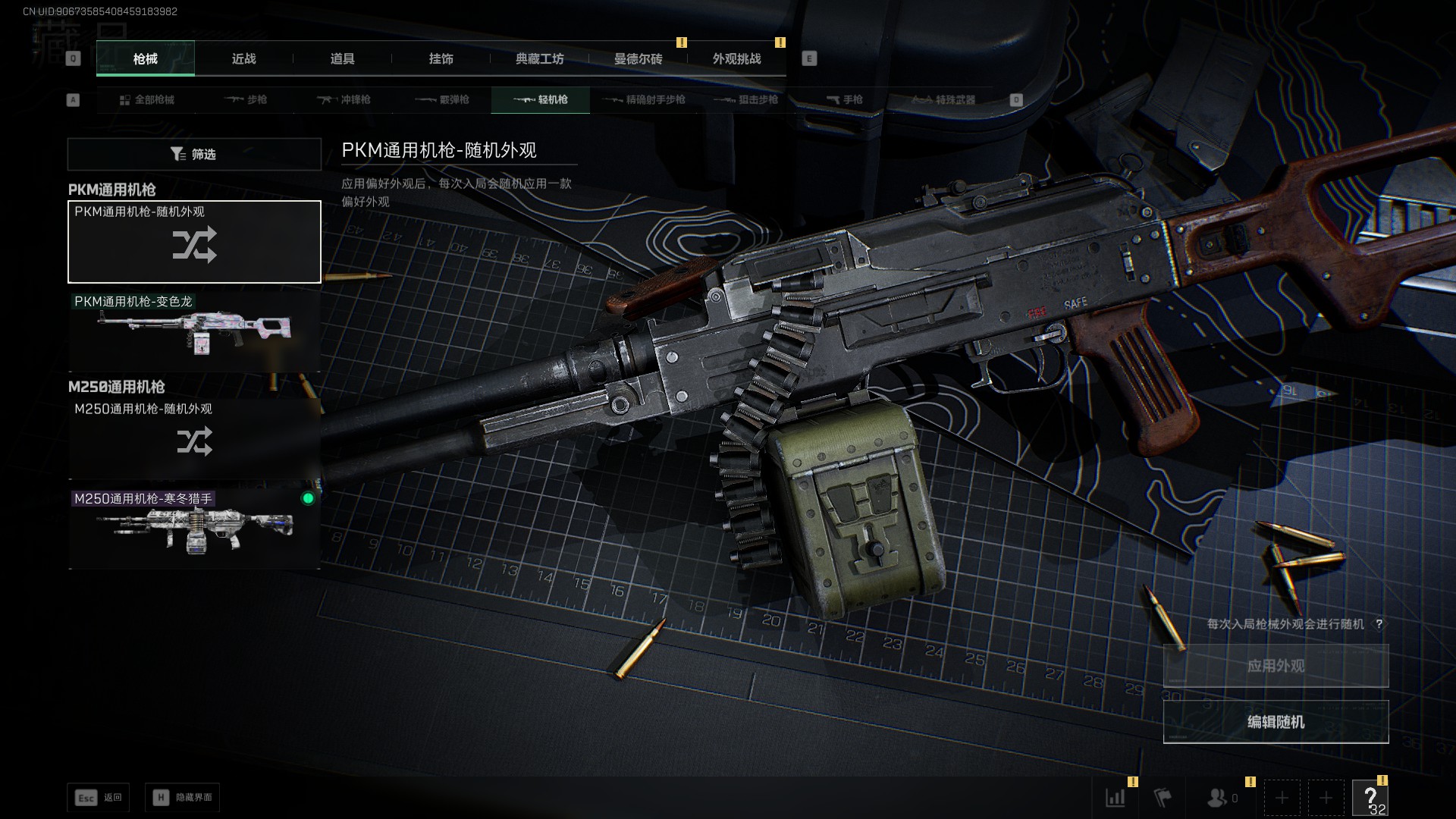1456x819 pixels.
Task: Open the 筛选 filter button
Action: (194, 154)
